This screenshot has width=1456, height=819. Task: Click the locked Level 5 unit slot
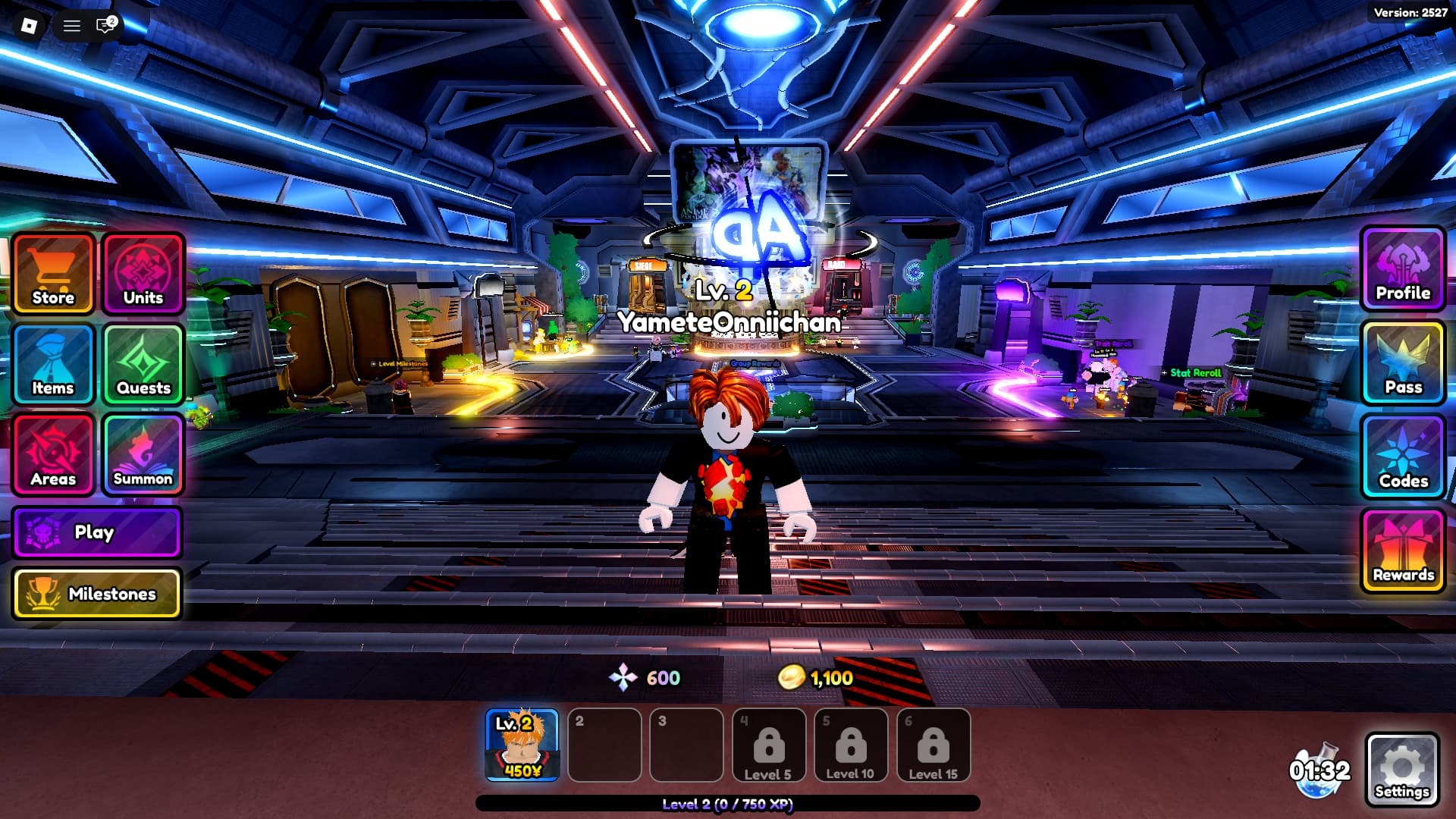click(768, 745)
